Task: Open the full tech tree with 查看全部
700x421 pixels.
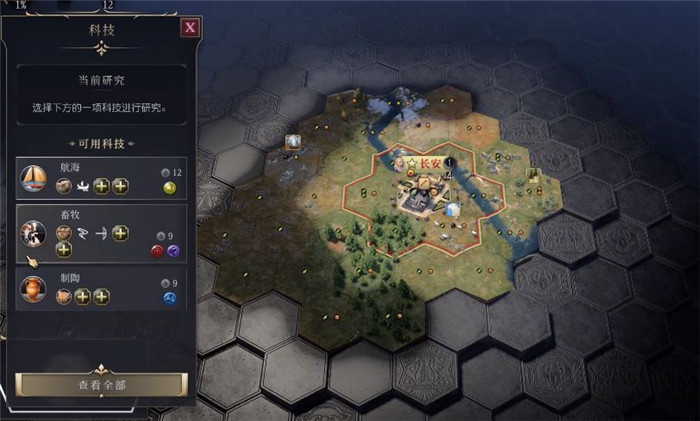Action: [101, 384]
